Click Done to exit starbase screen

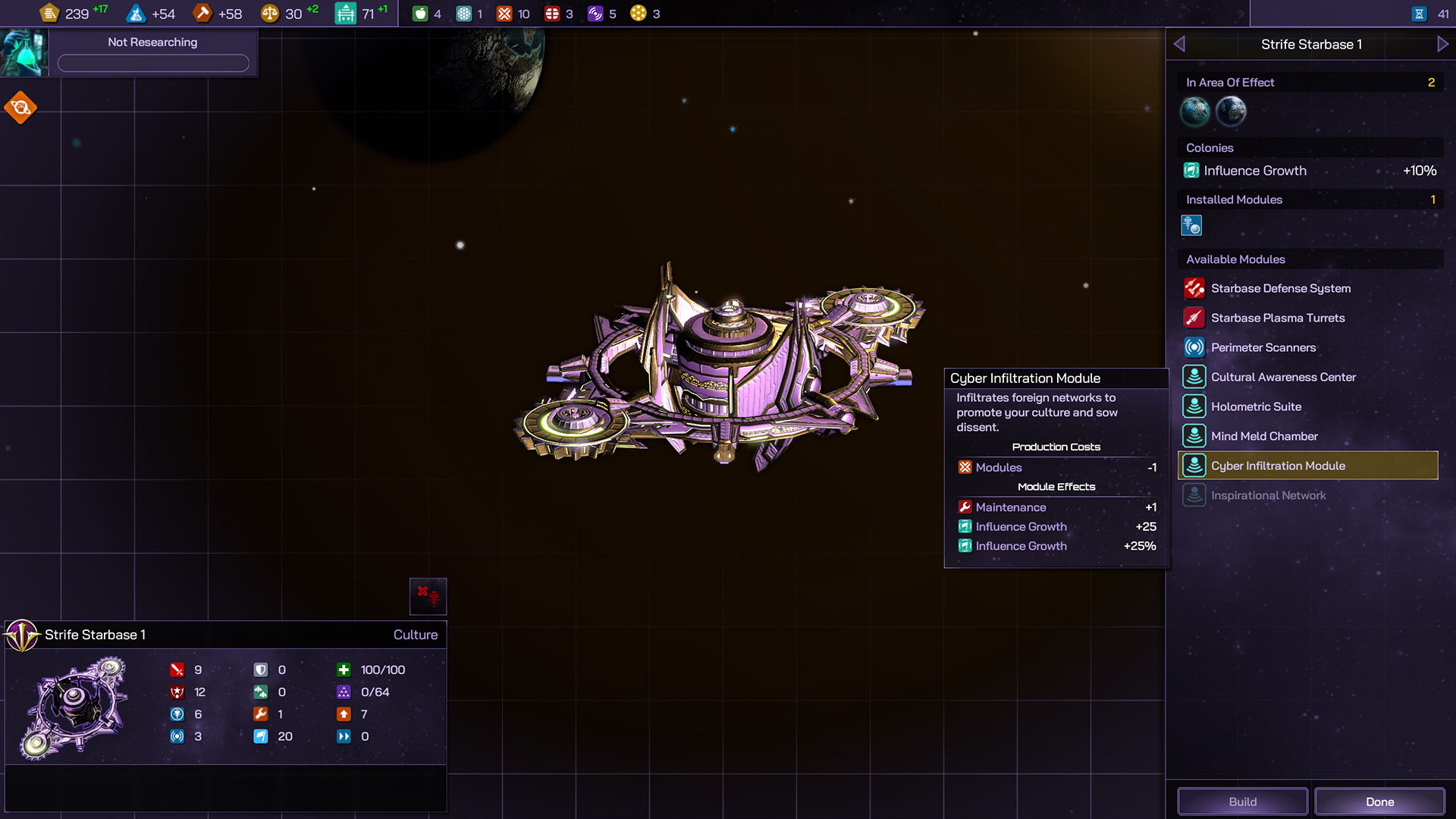[x=1379, y=802]
